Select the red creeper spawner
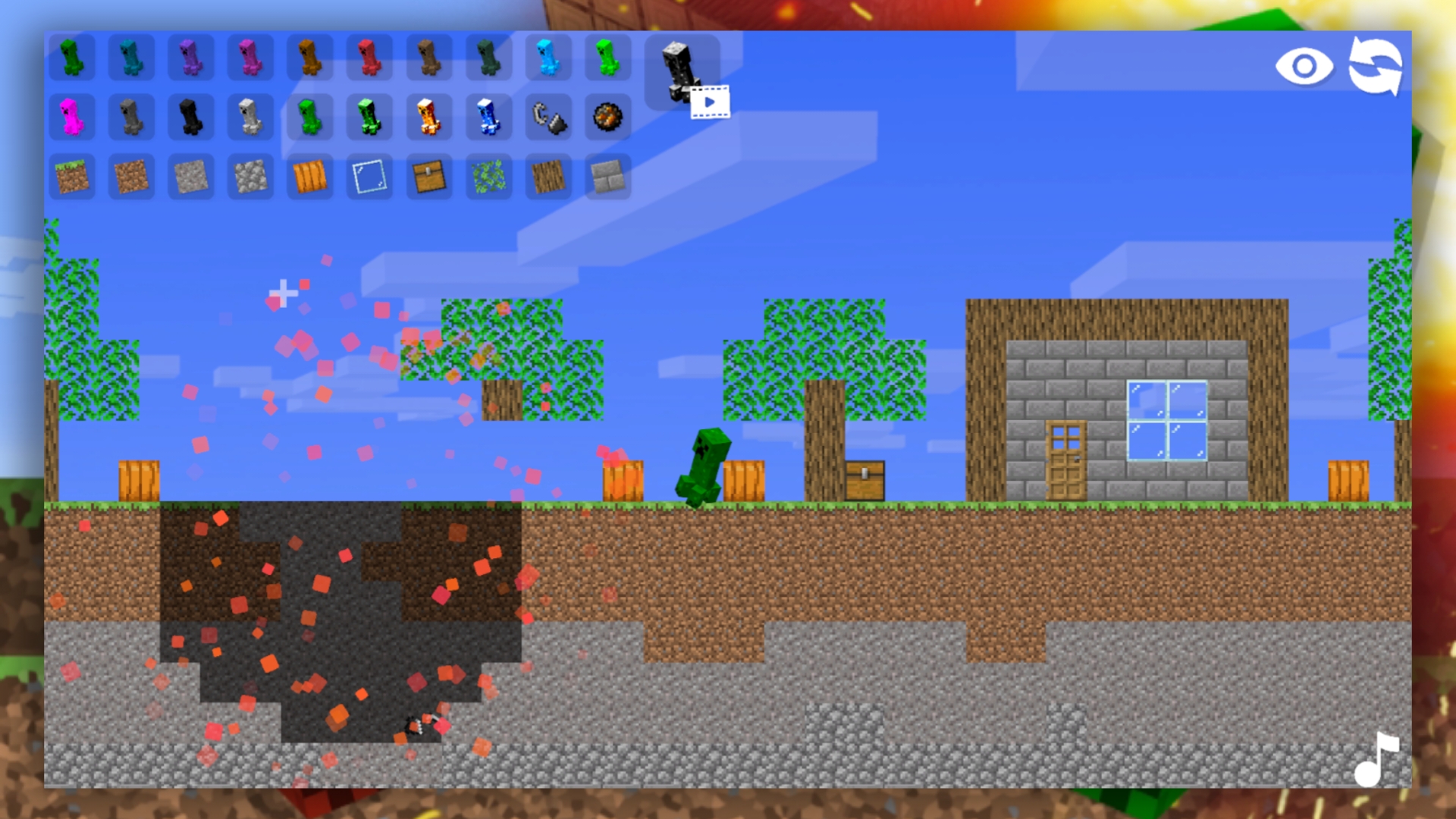This screenshot has height=819, width=1456. (x=369, y=57)
